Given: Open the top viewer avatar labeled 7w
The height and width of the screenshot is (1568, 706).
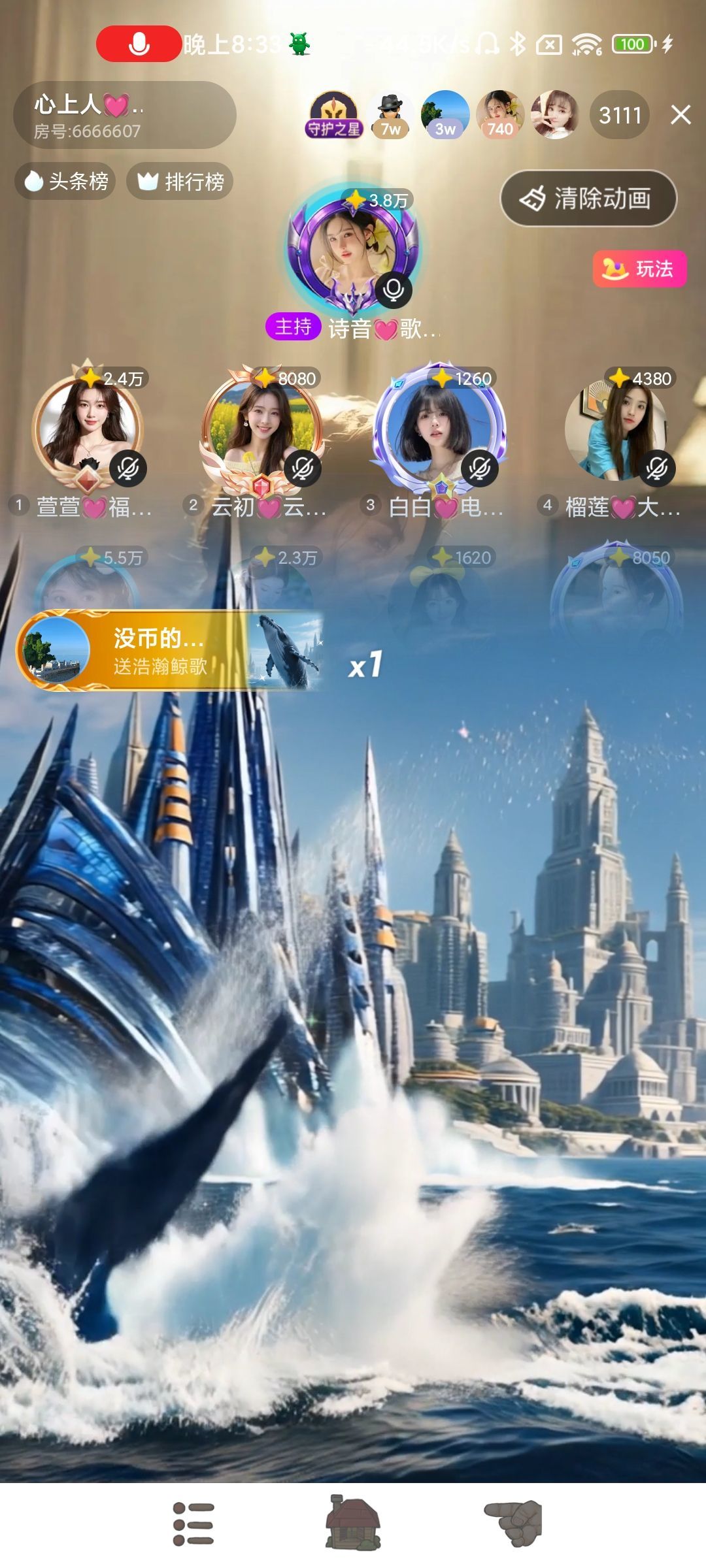Looking at the screenshot, I should (390, 115).
